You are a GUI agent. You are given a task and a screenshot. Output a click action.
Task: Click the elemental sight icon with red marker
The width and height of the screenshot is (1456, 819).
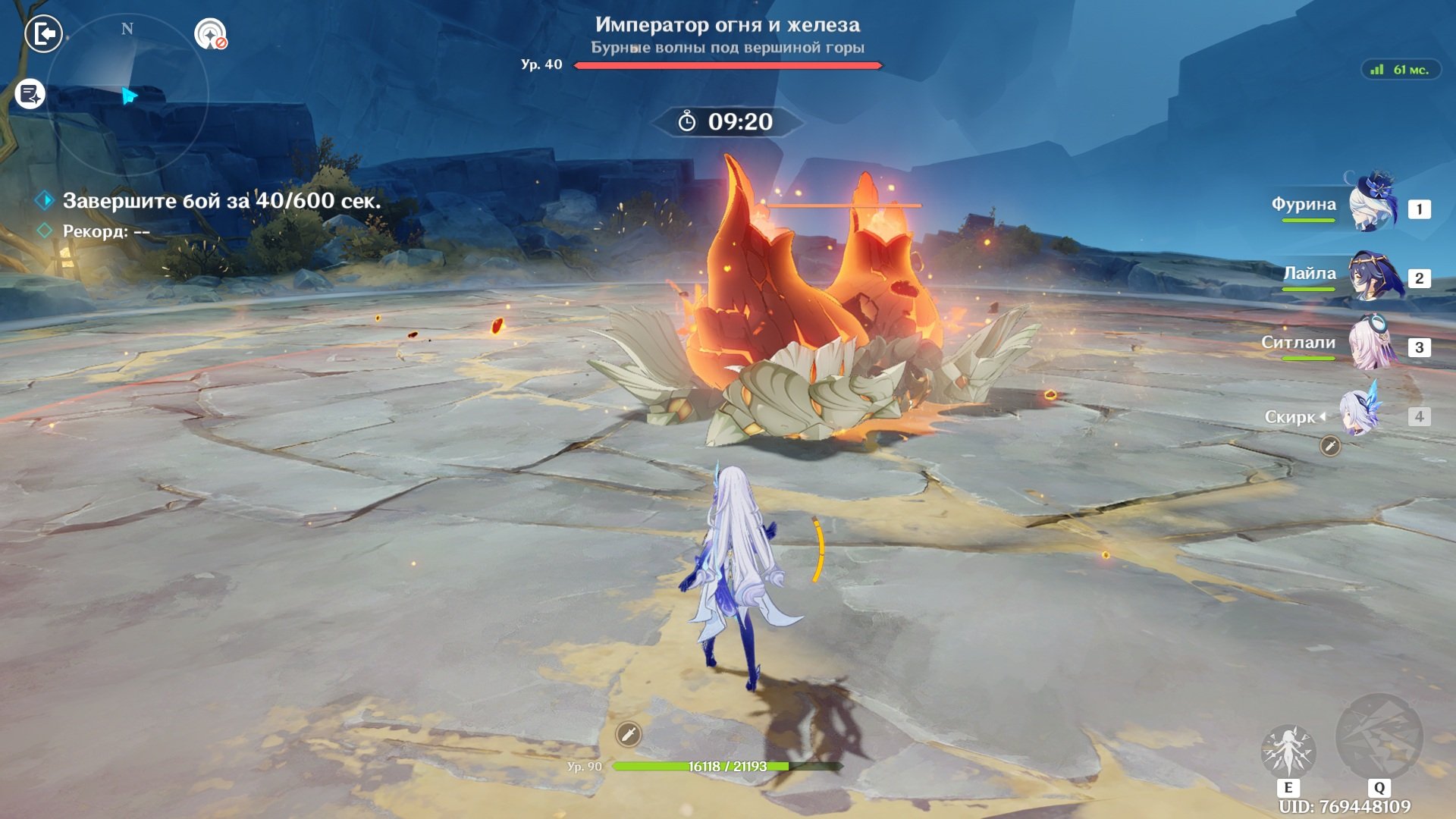[x=210, y=34]
